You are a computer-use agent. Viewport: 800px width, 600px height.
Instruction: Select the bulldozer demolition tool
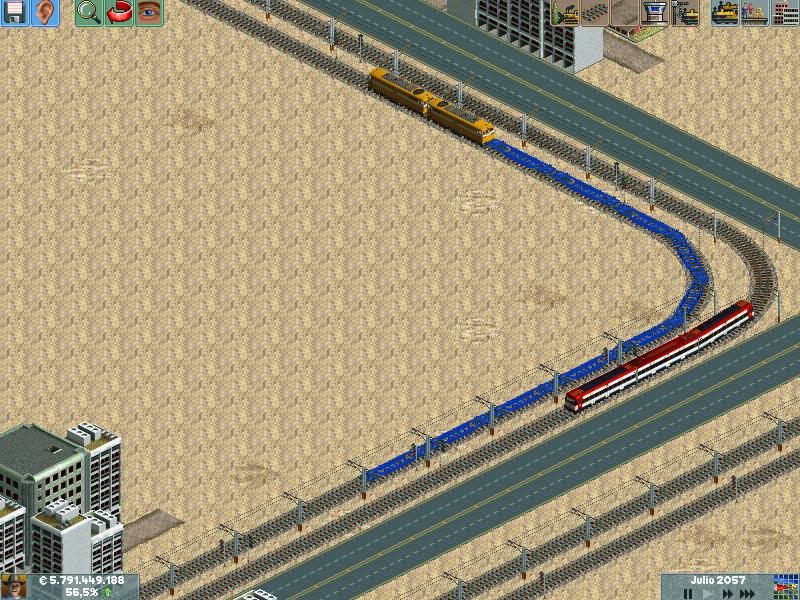click(565, 13)
